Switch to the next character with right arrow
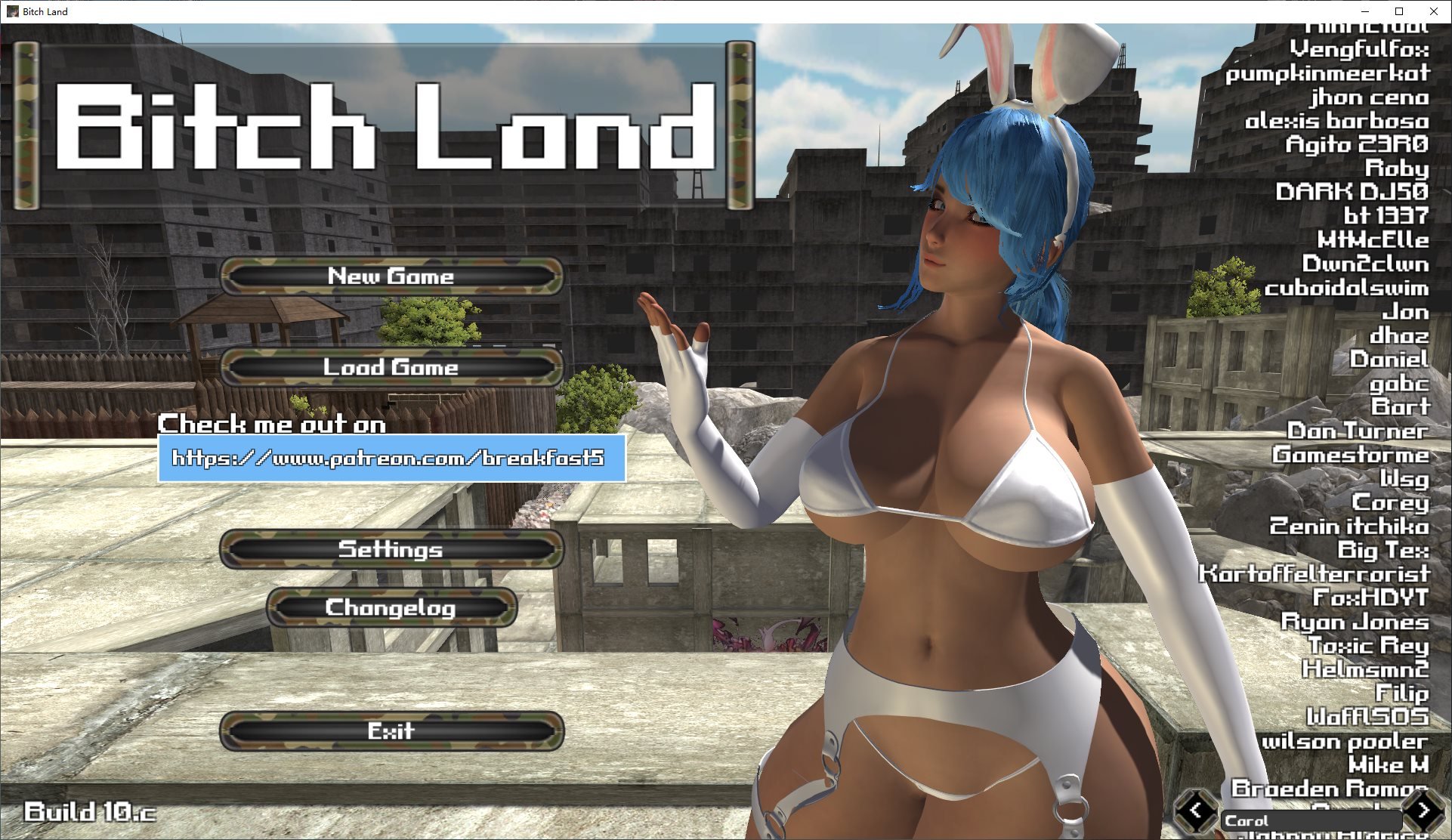The image size is (1452, 840). (1424, 811)
